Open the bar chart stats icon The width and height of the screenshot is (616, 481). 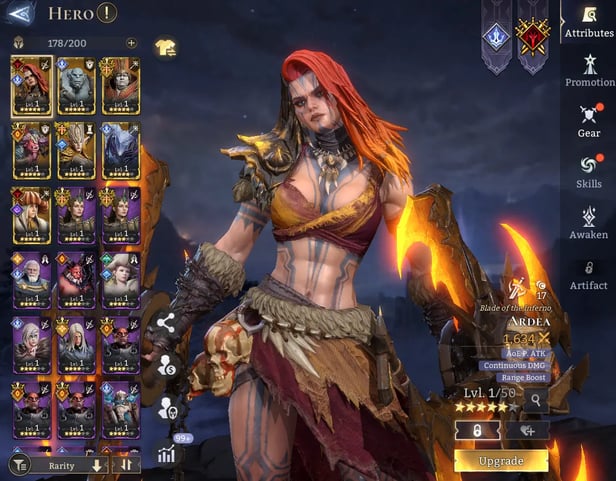click(x=166, y=453)
